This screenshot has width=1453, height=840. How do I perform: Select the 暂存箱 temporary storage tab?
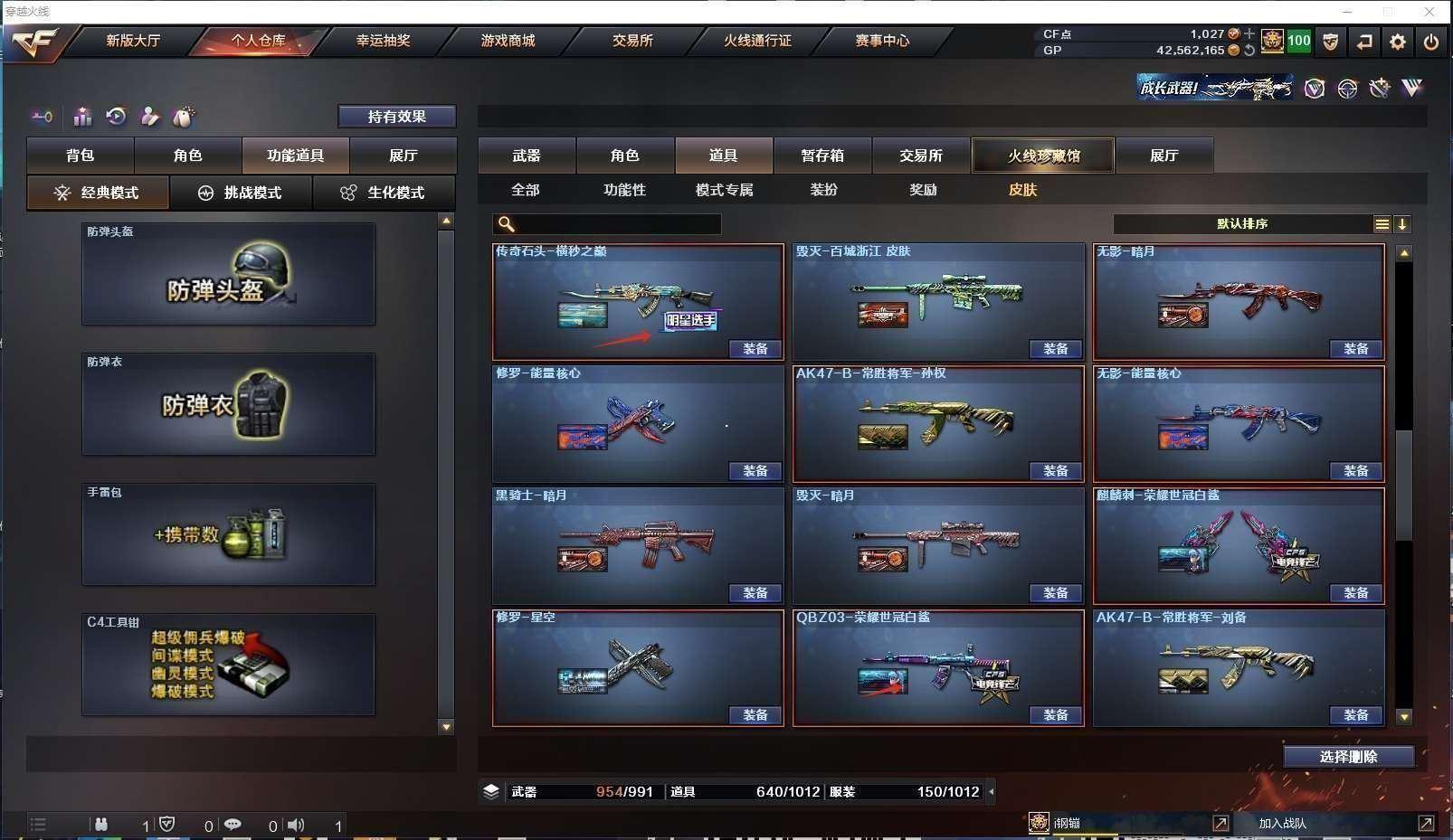(x=821, y=156)
